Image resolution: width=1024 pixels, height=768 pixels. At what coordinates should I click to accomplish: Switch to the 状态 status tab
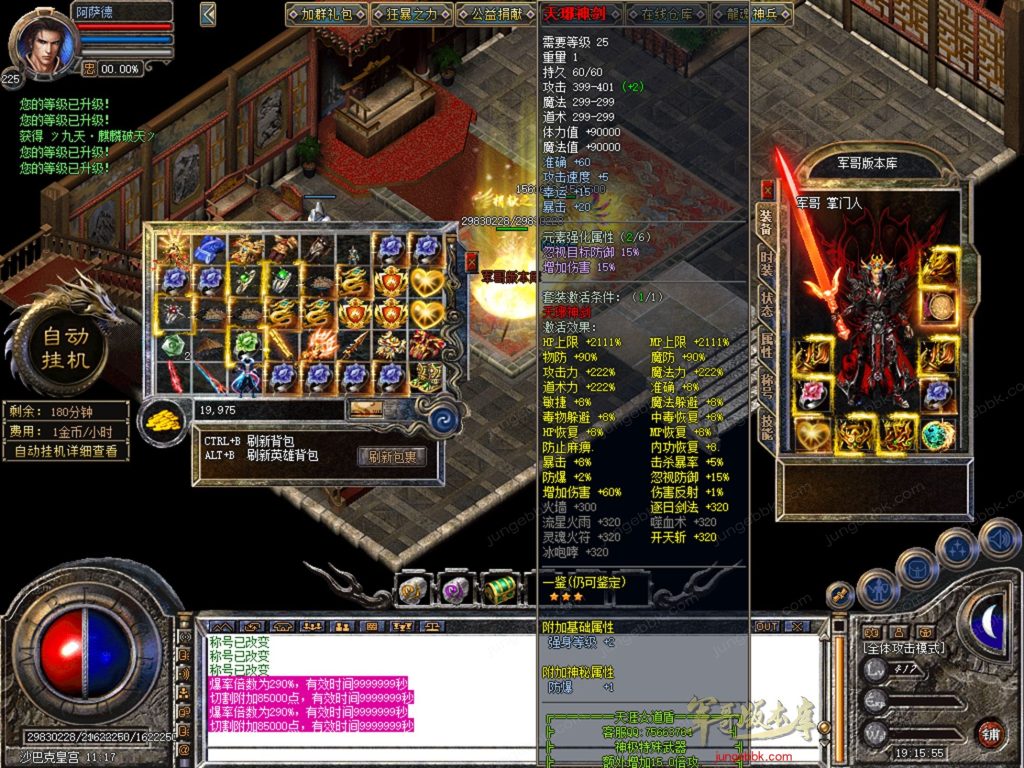tap(766, 304)
